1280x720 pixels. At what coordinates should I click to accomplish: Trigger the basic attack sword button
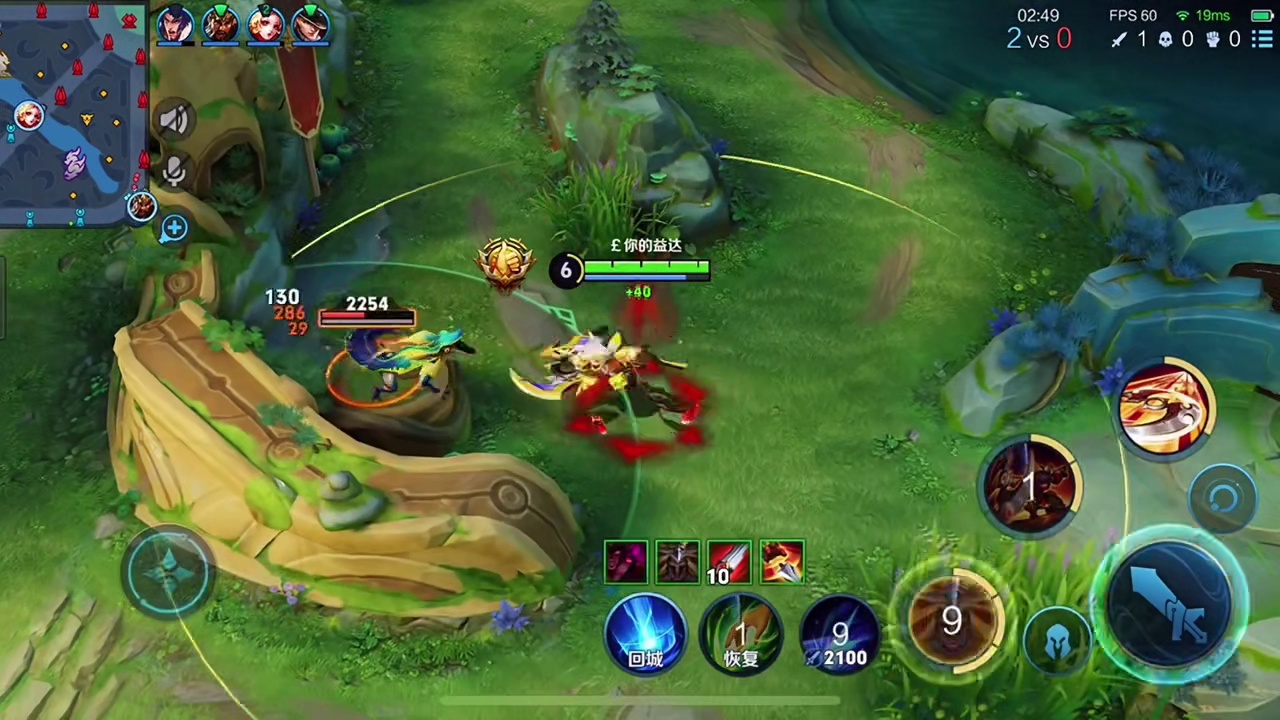point(1172,600)
